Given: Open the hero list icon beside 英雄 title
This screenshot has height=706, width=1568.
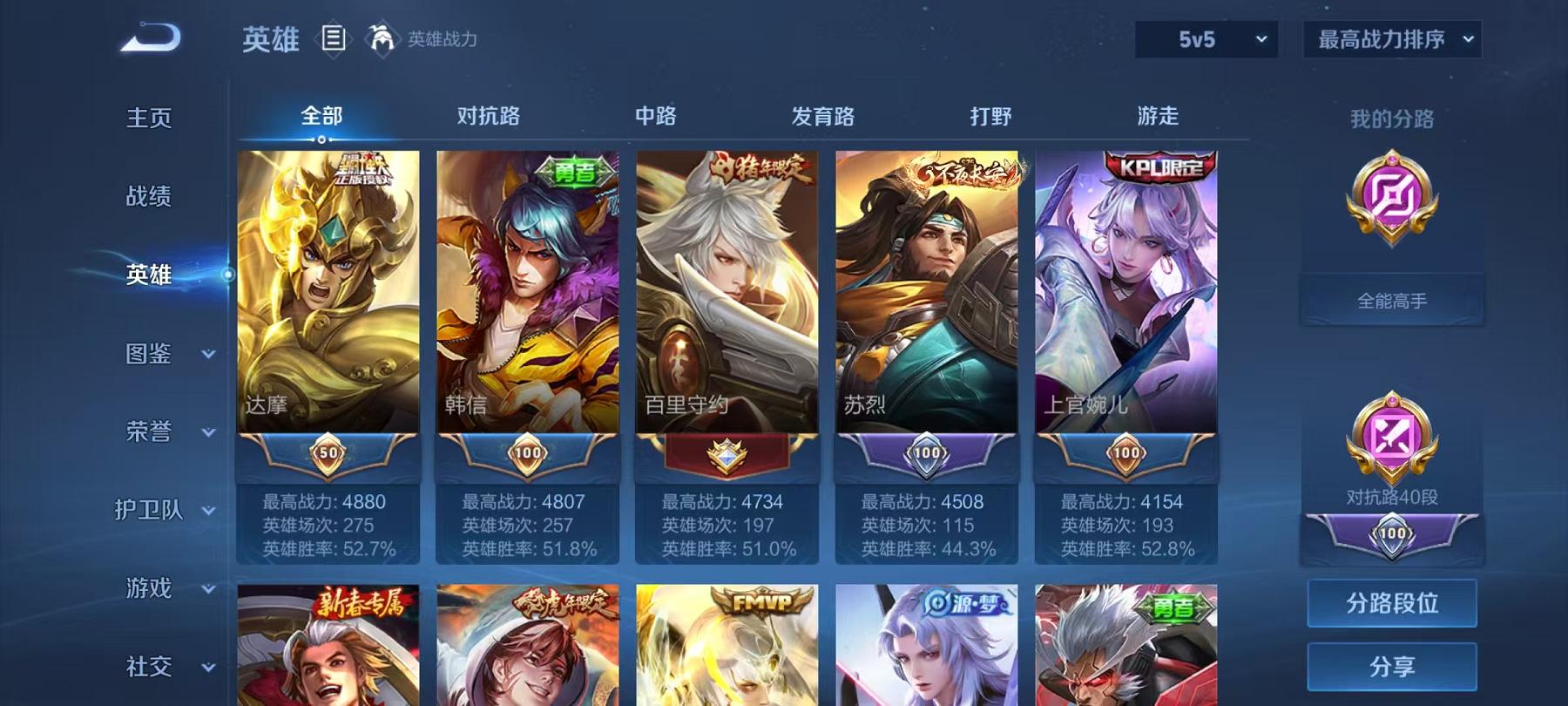Looking at the screenshot, I should pos(334,38).
